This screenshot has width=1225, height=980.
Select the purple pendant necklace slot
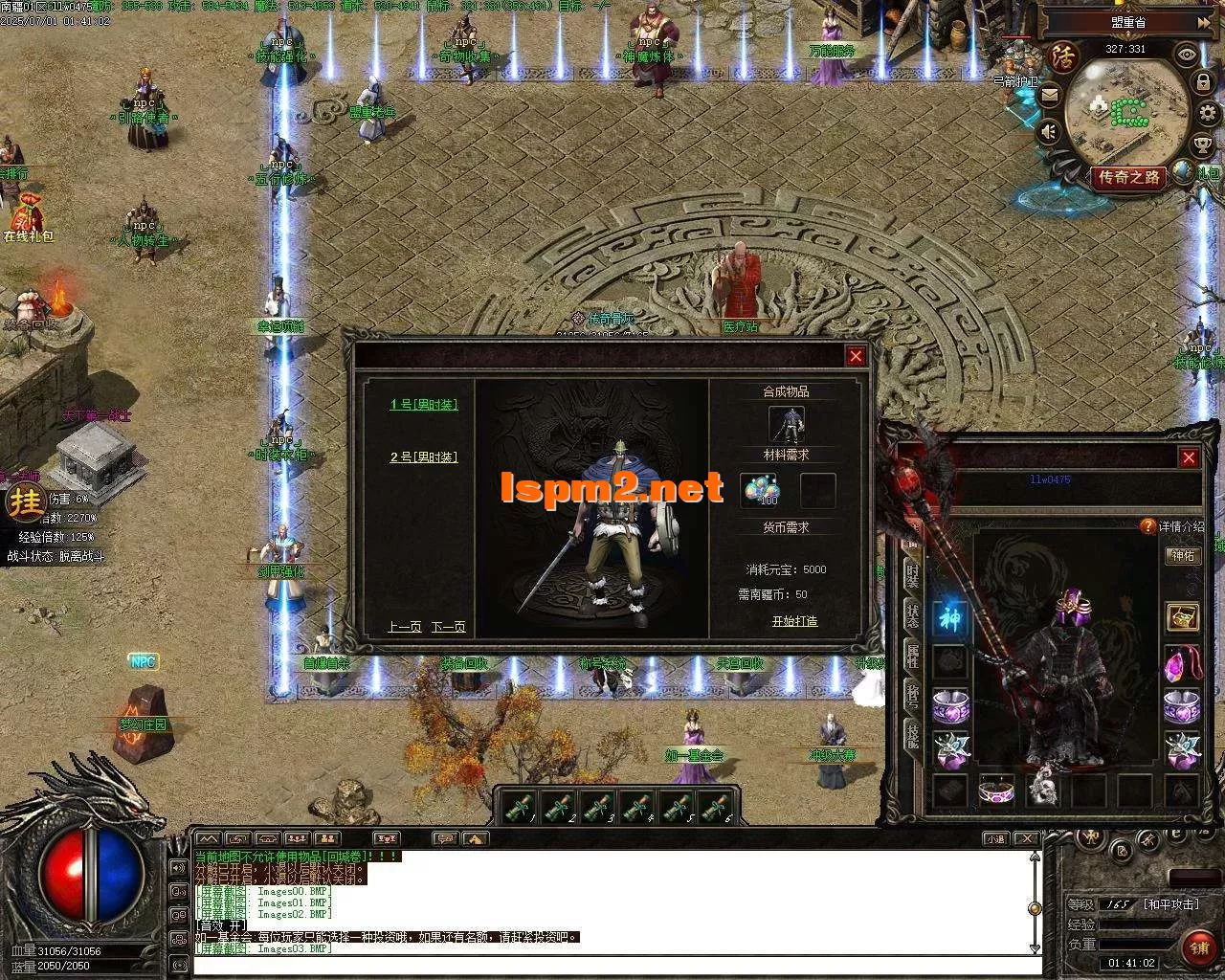(1182, 663)
